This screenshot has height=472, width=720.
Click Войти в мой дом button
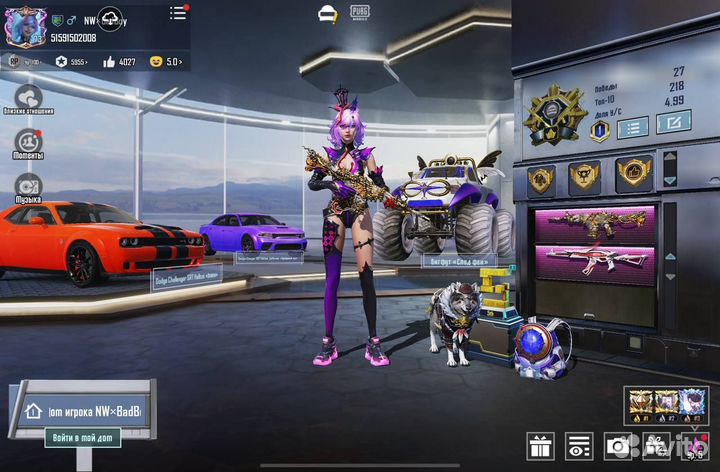pyautogui.click(x=84, y=437)
